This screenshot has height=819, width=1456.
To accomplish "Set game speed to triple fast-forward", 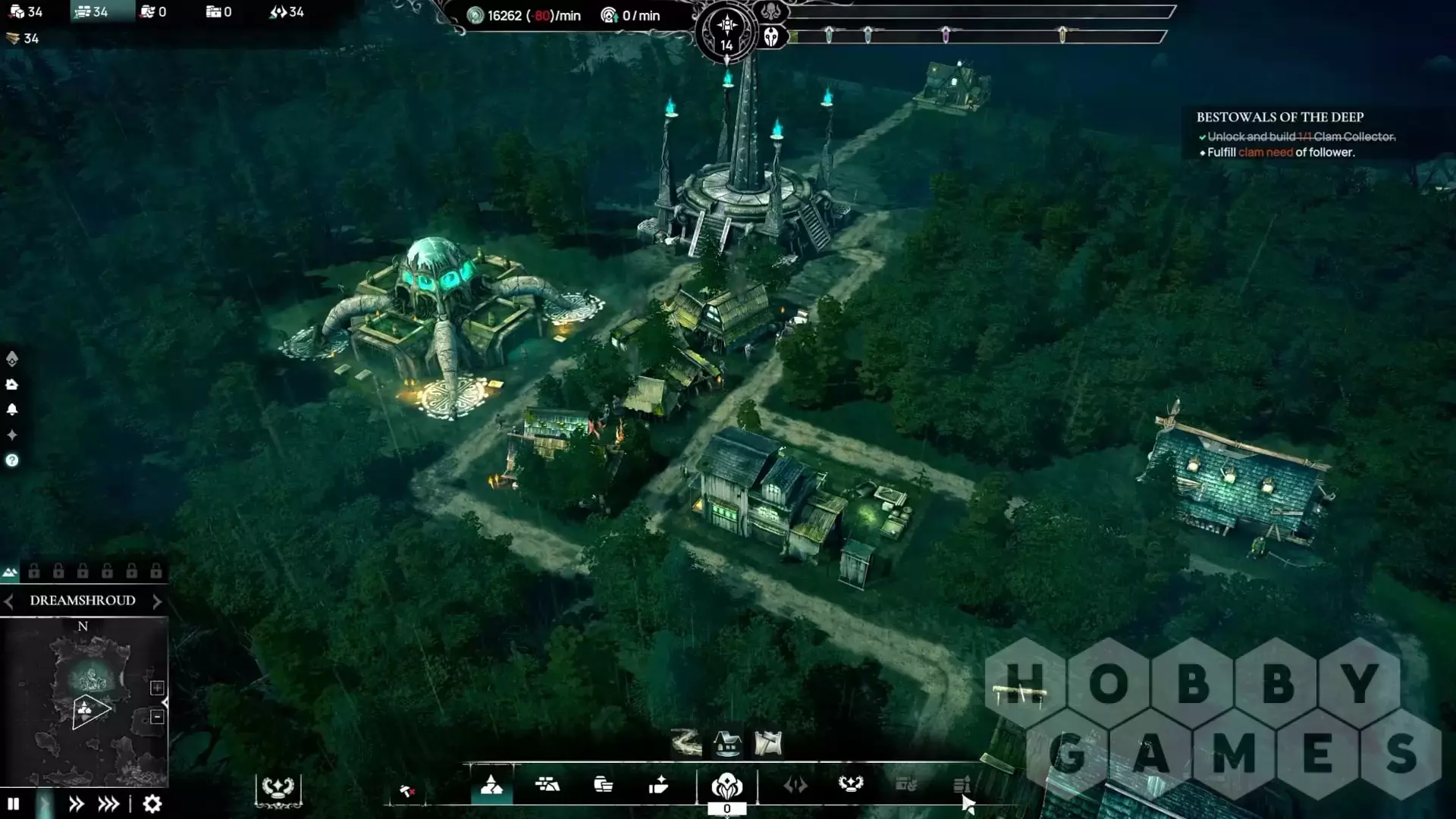I will [108, 804].
